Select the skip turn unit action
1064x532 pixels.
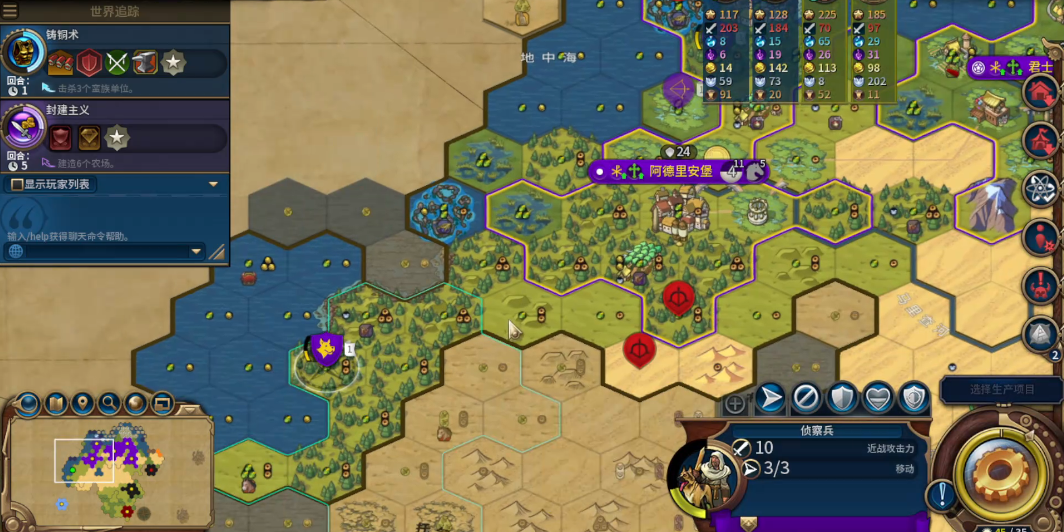[806, 398]
